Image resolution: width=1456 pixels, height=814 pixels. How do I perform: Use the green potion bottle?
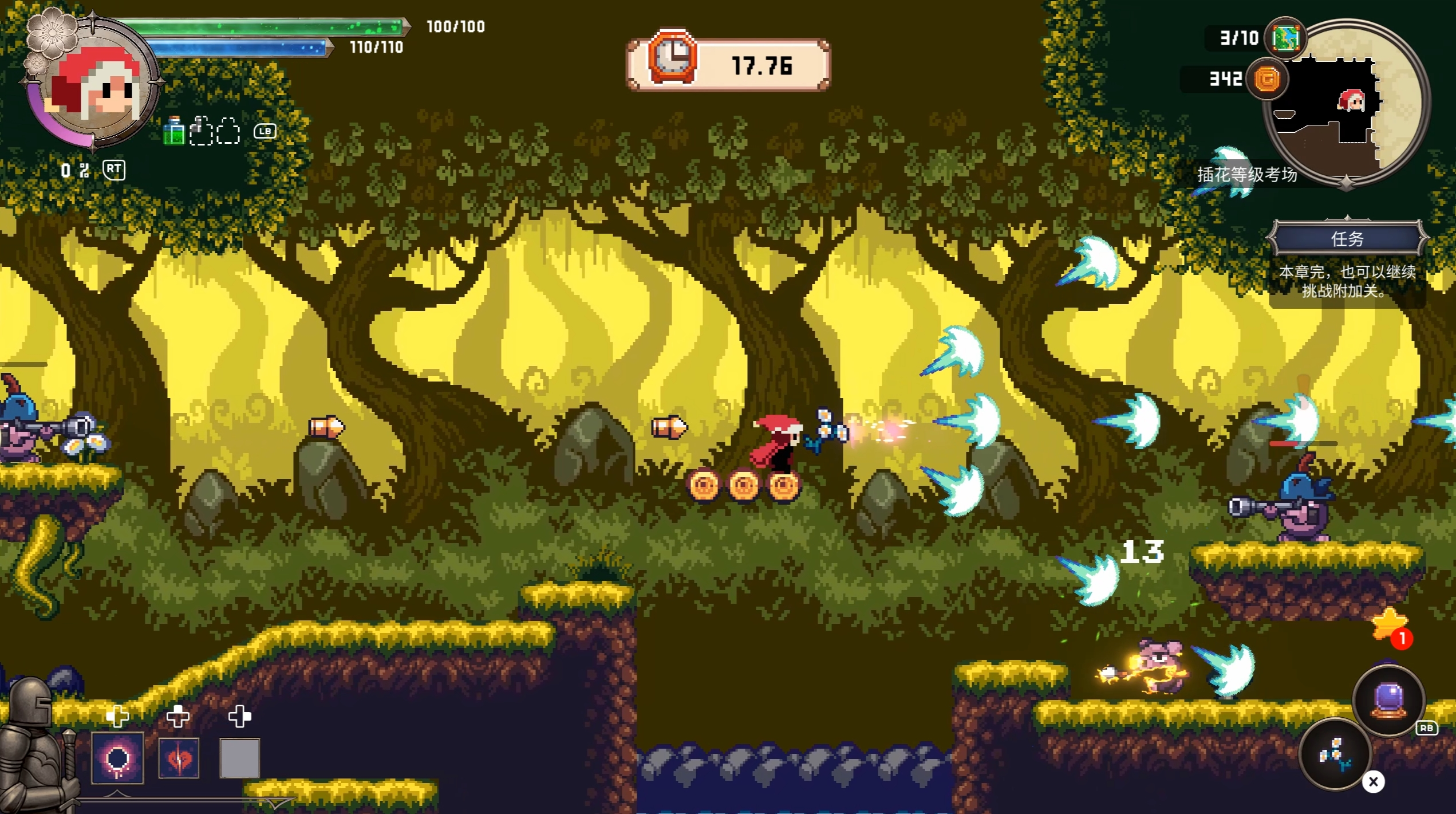(x=173, y=132)
